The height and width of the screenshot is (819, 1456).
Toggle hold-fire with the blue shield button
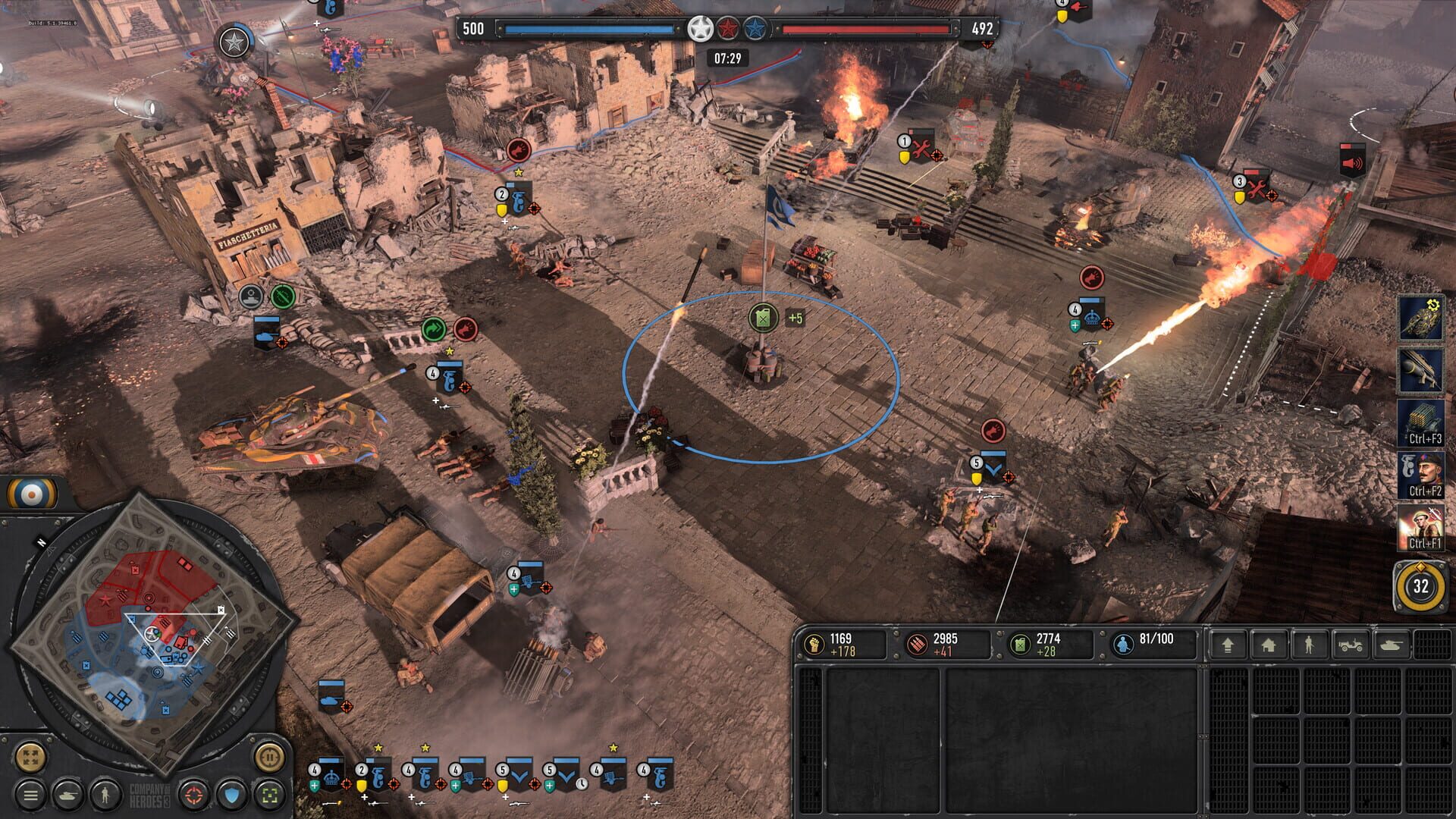tap(230, 795)
